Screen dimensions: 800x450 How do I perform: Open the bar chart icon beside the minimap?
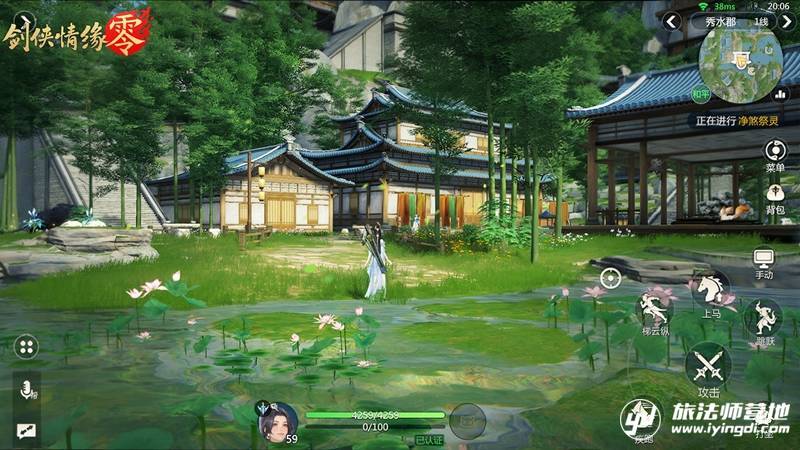(x=780, y=93)
